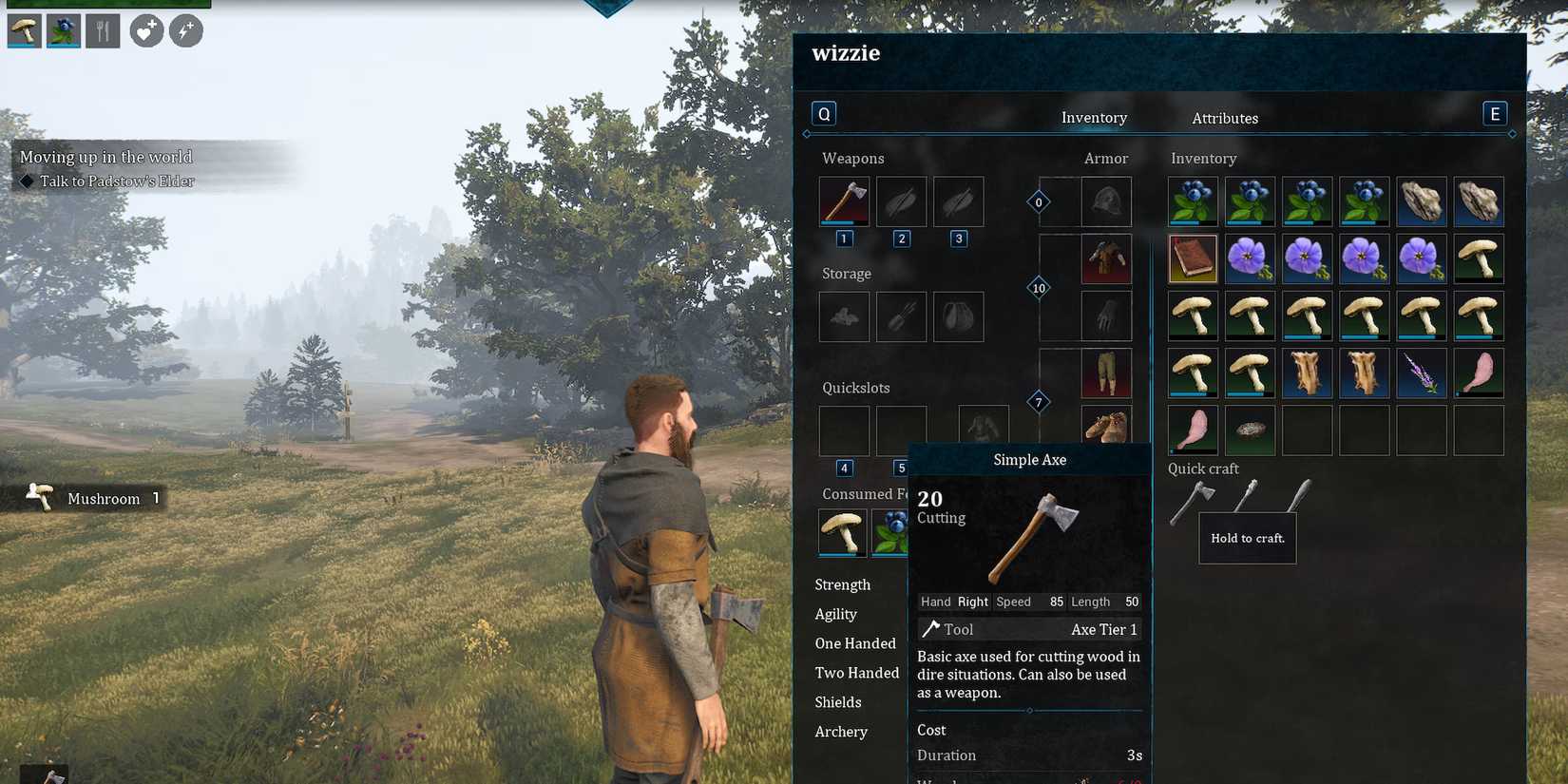Viewport: 1568px width, 784px height.
Task: Click the mushroom consumed food icon
Action: [x=843, y=533]
